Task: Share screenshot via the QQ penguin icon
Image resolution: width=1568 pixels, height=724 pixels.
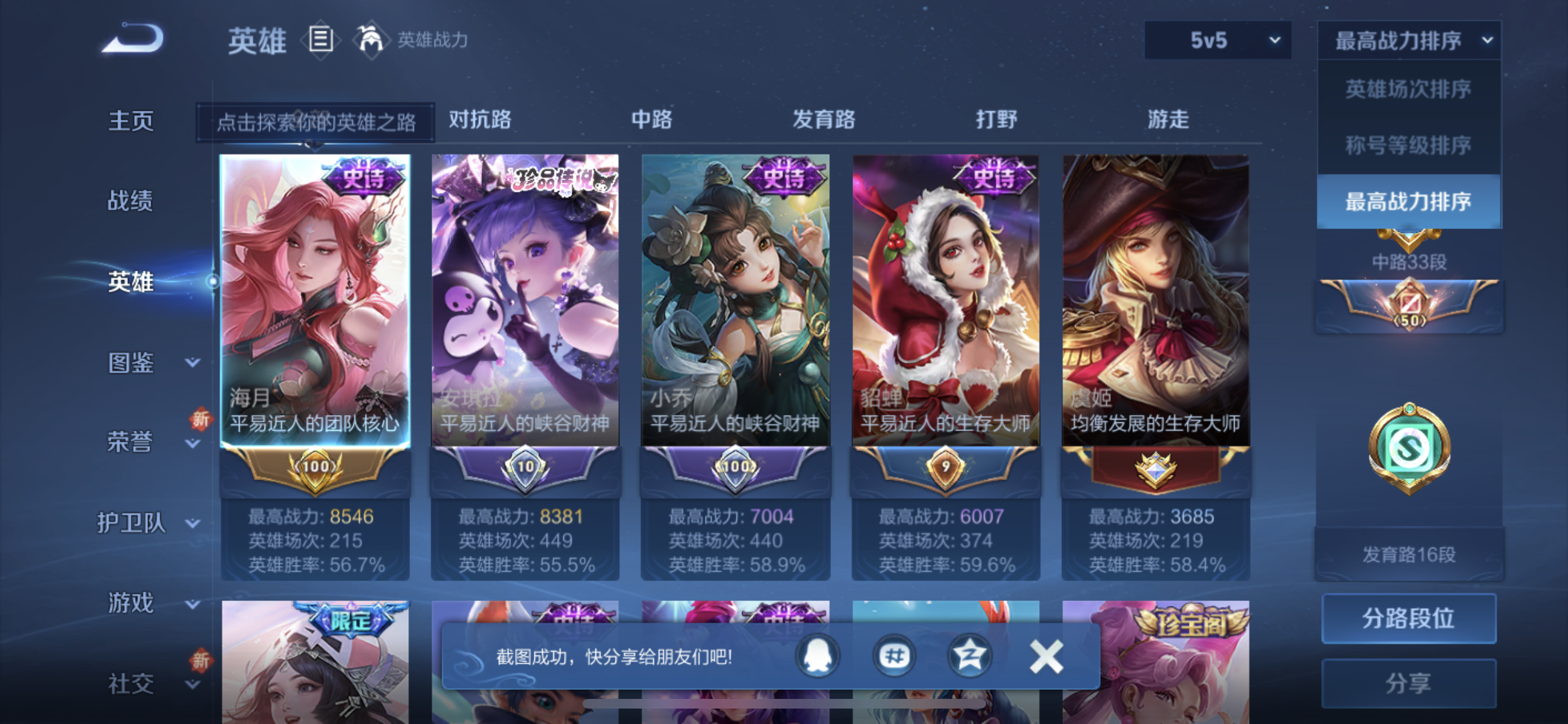Action: (817, 656)
